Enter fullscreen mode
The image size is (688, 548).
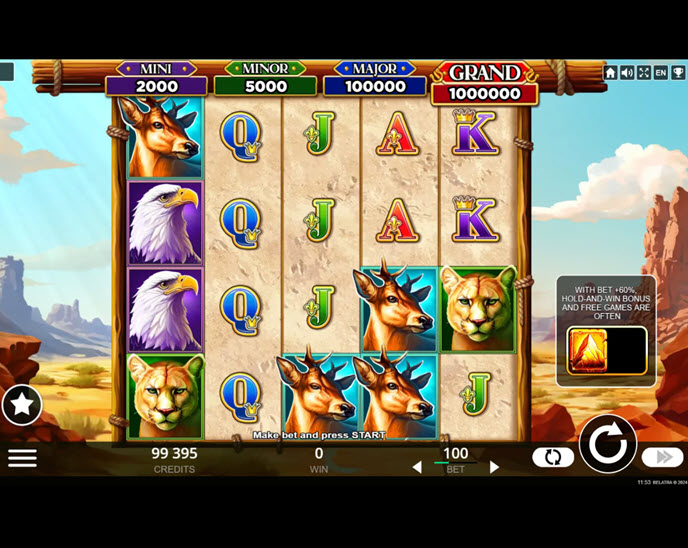point(644,73)
